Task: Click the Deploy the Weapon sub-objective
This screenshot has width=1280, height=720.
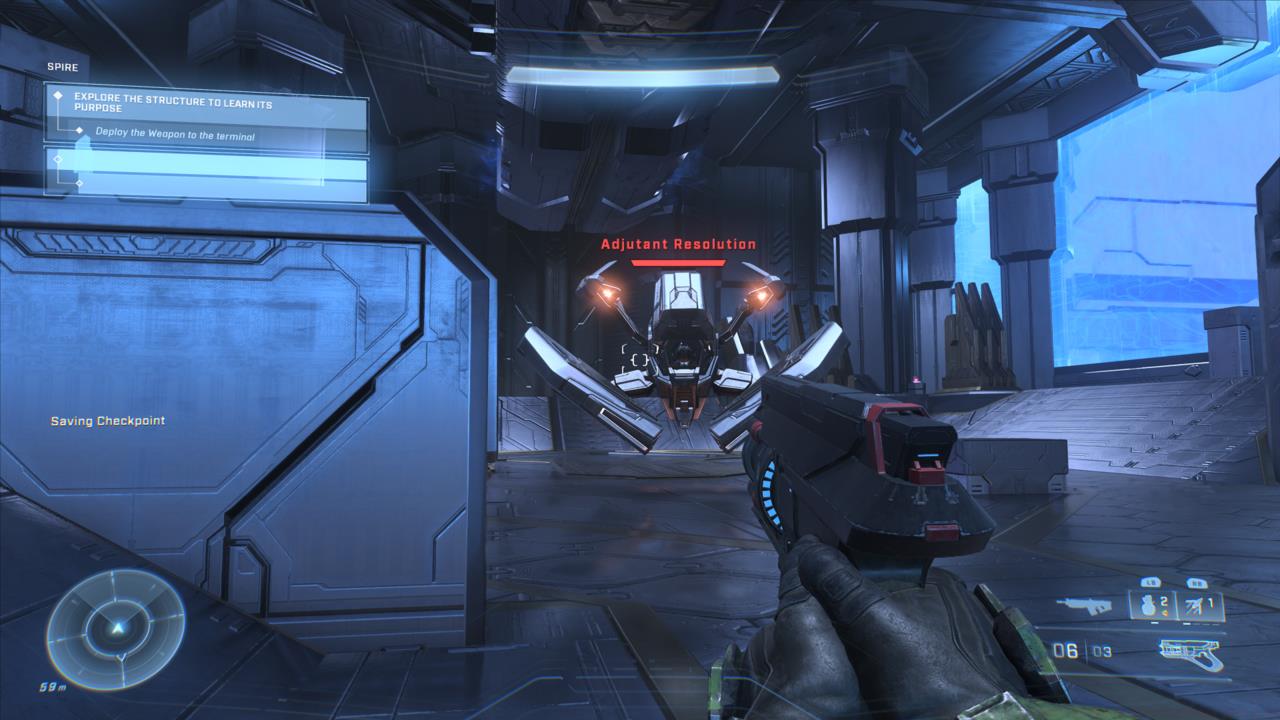Action: [174, 133]
